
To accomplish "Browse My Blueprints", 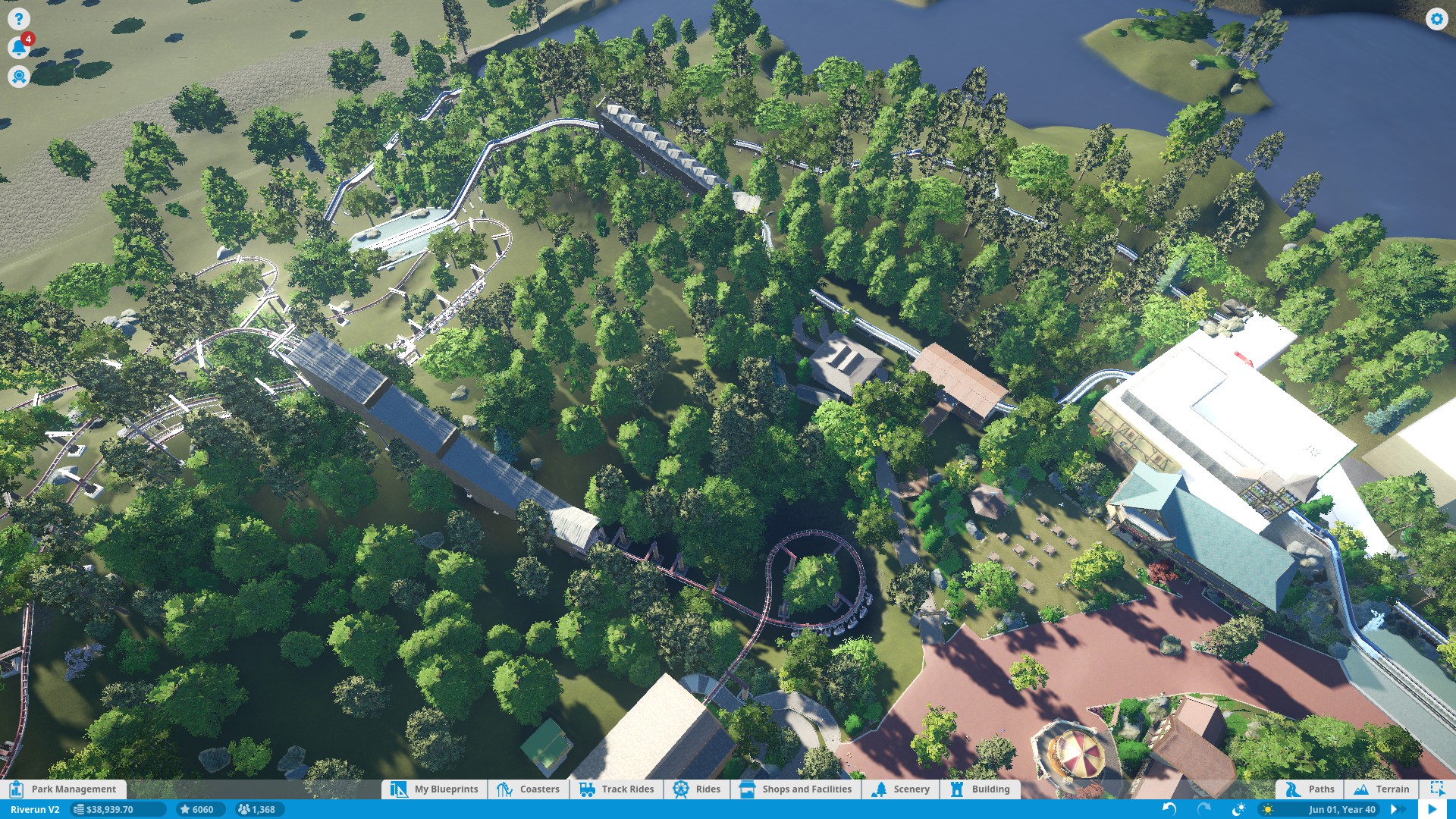I will [435, 789].
